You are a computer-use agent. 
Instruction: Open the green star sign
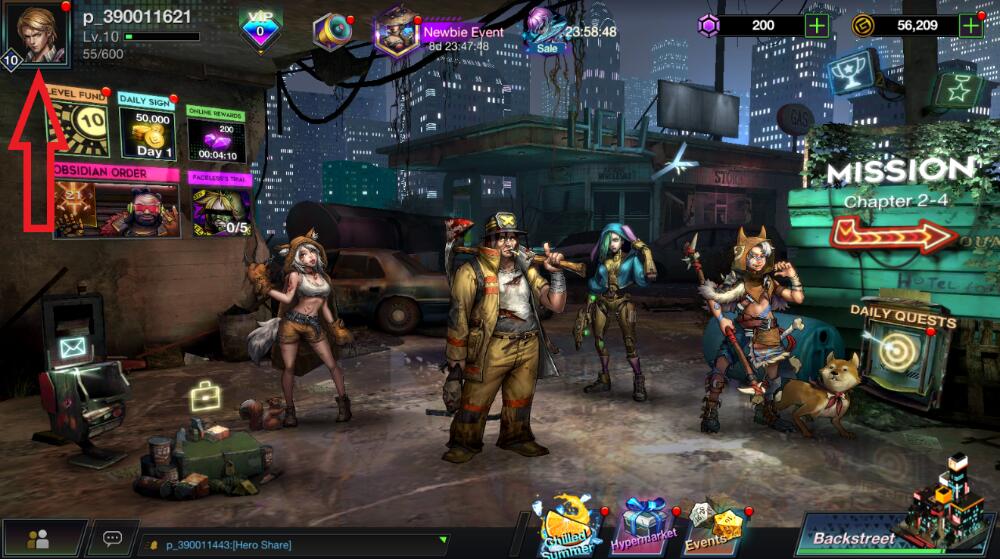955,90
